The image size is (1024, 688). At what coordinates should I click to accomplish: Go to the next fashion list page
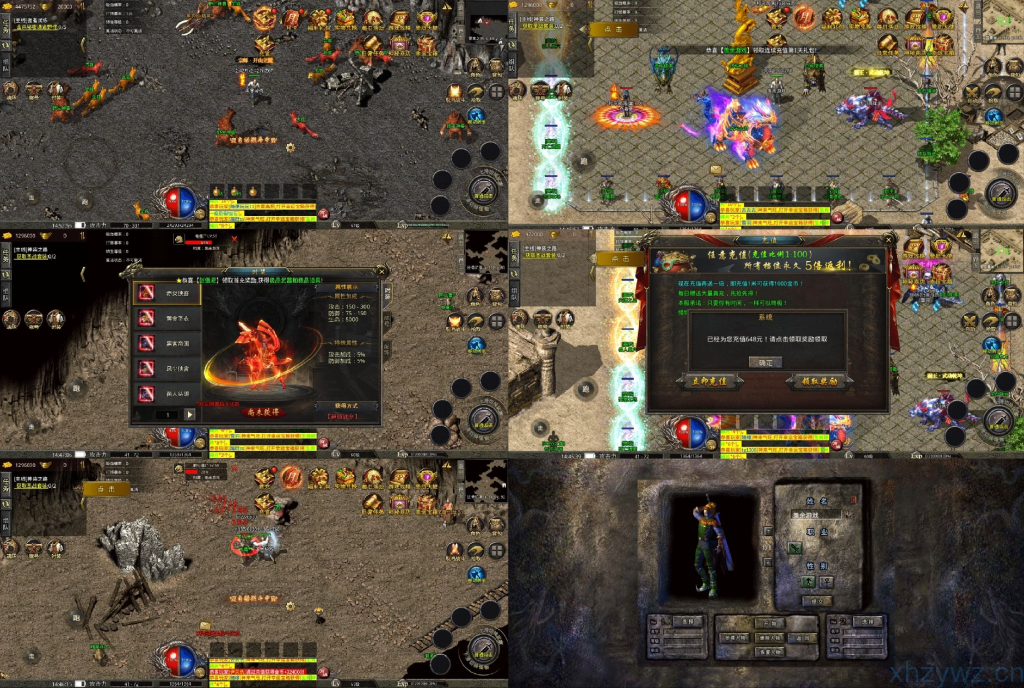pos(191,414)
